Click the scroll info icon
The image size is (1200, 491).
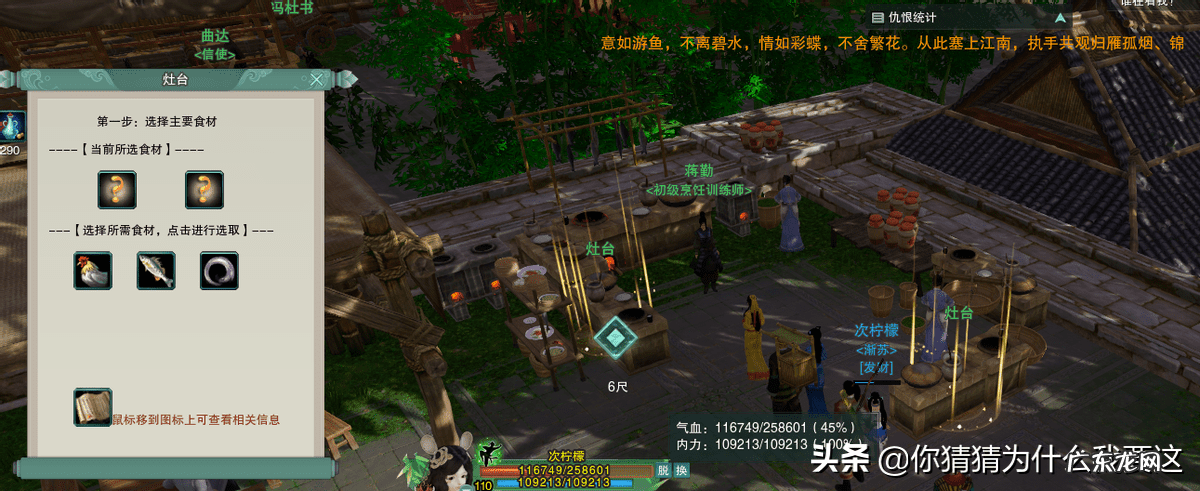pyautogui.click(x=92, y=408)
